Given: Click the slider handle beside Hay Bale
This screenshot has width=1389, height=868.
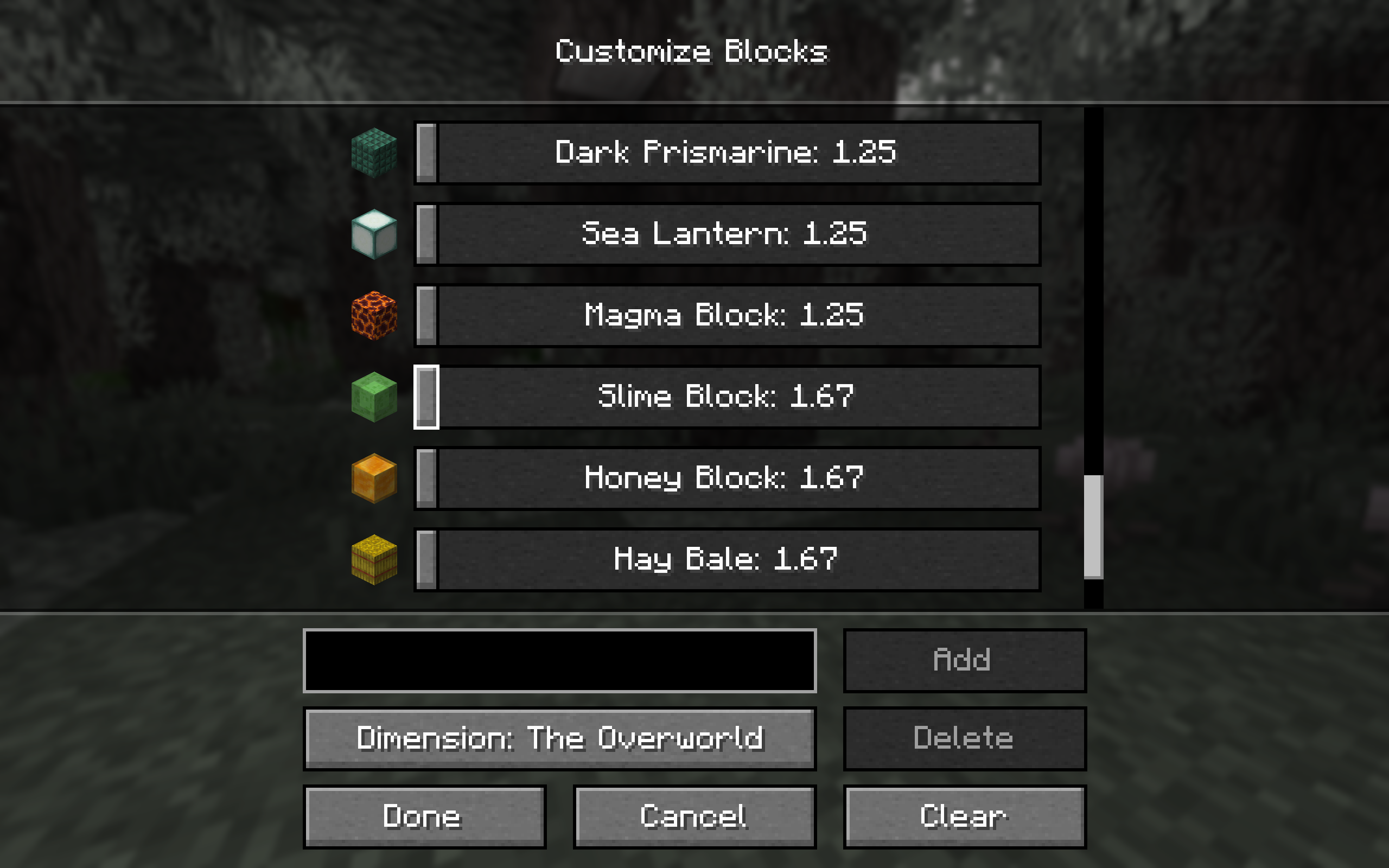Looking at the screenshot, I should point(426,559).
